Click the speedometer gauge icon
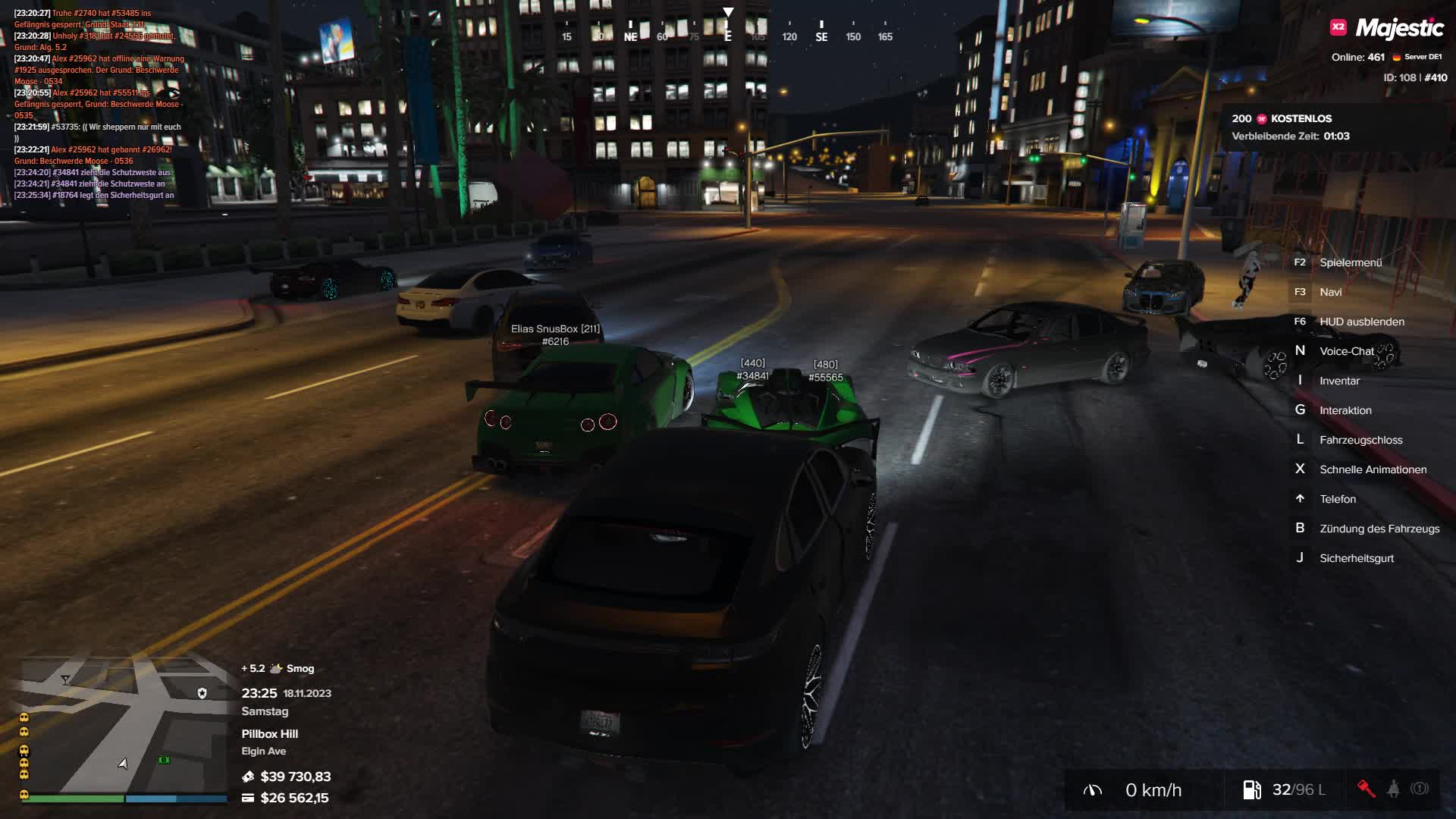Image resolution: width=1456 pixels, height=819 pixels. (1093, 790)
